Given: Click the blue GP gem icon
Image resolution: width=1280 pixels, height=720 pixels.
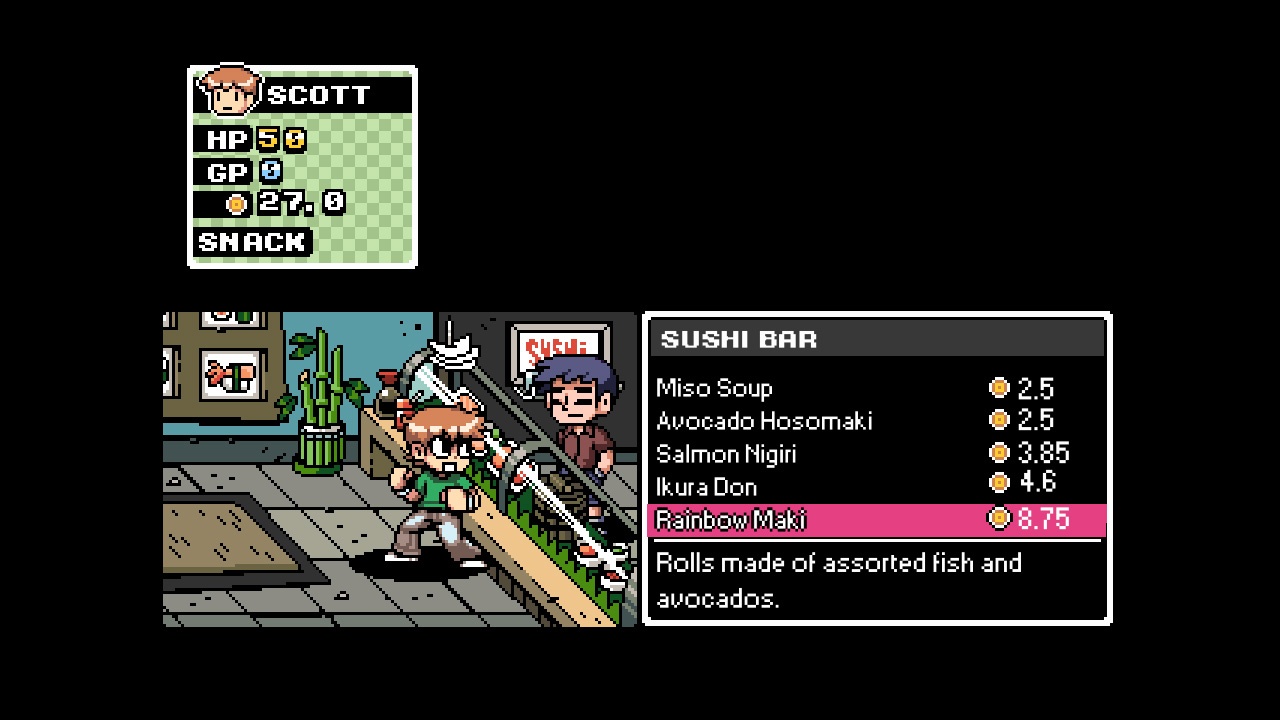Looking at the screenshot, I should point(269,171).
